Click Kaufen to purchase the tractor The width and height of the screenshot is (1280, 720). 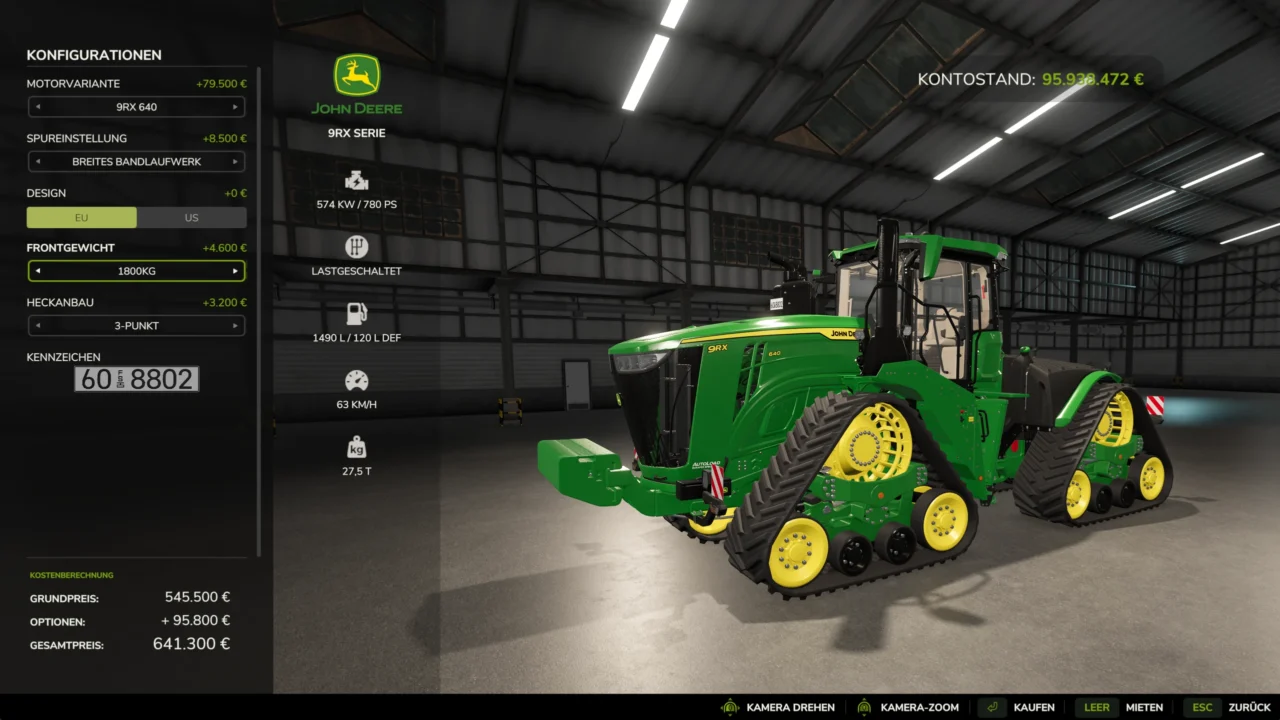[x=1035, y=707]
